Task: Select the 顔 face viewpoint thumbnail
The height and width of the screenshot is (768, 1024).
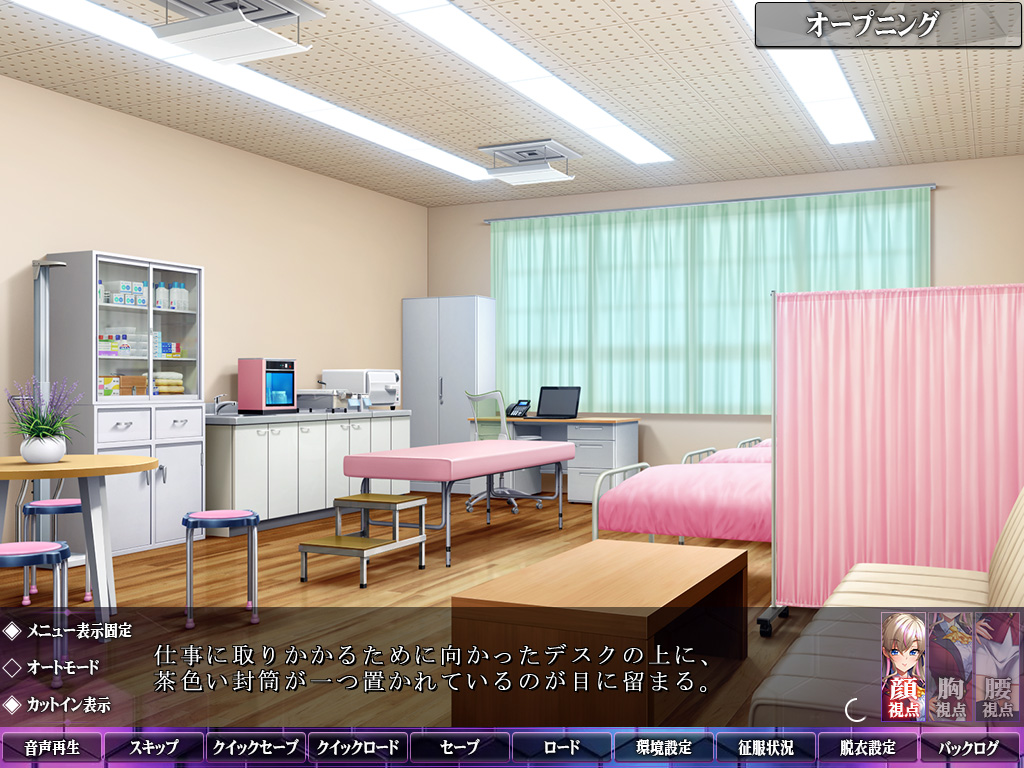Action: pos(903,666)
